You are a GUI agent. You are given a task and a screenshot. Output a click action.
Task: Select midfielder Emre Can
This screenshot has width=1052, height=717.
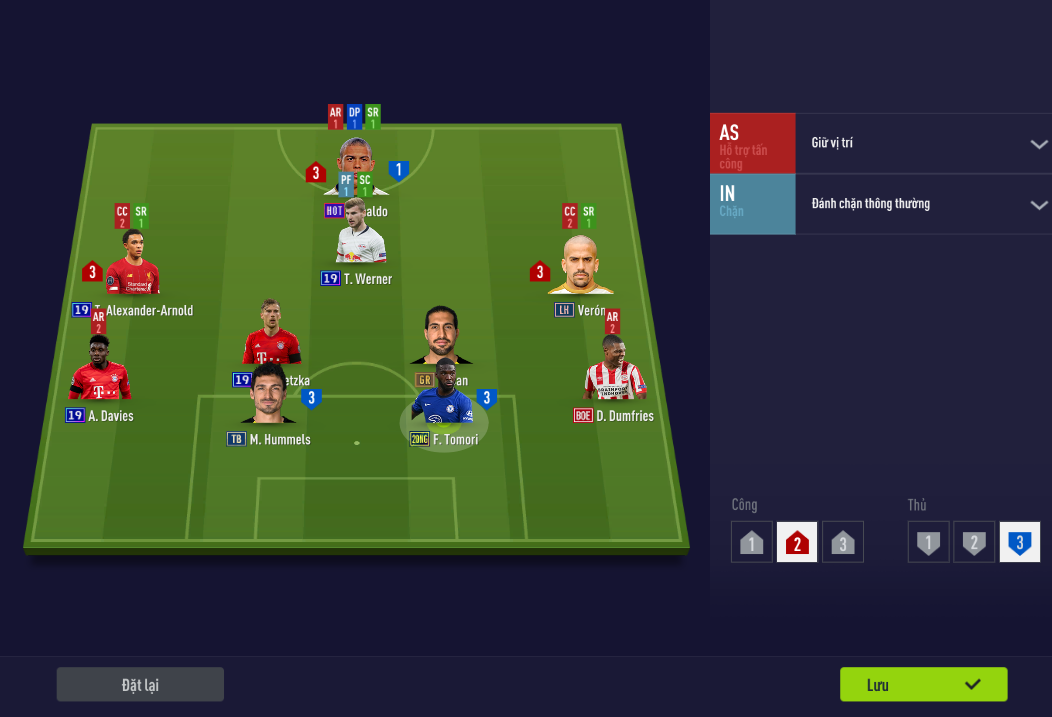click(x=440, y=337)
